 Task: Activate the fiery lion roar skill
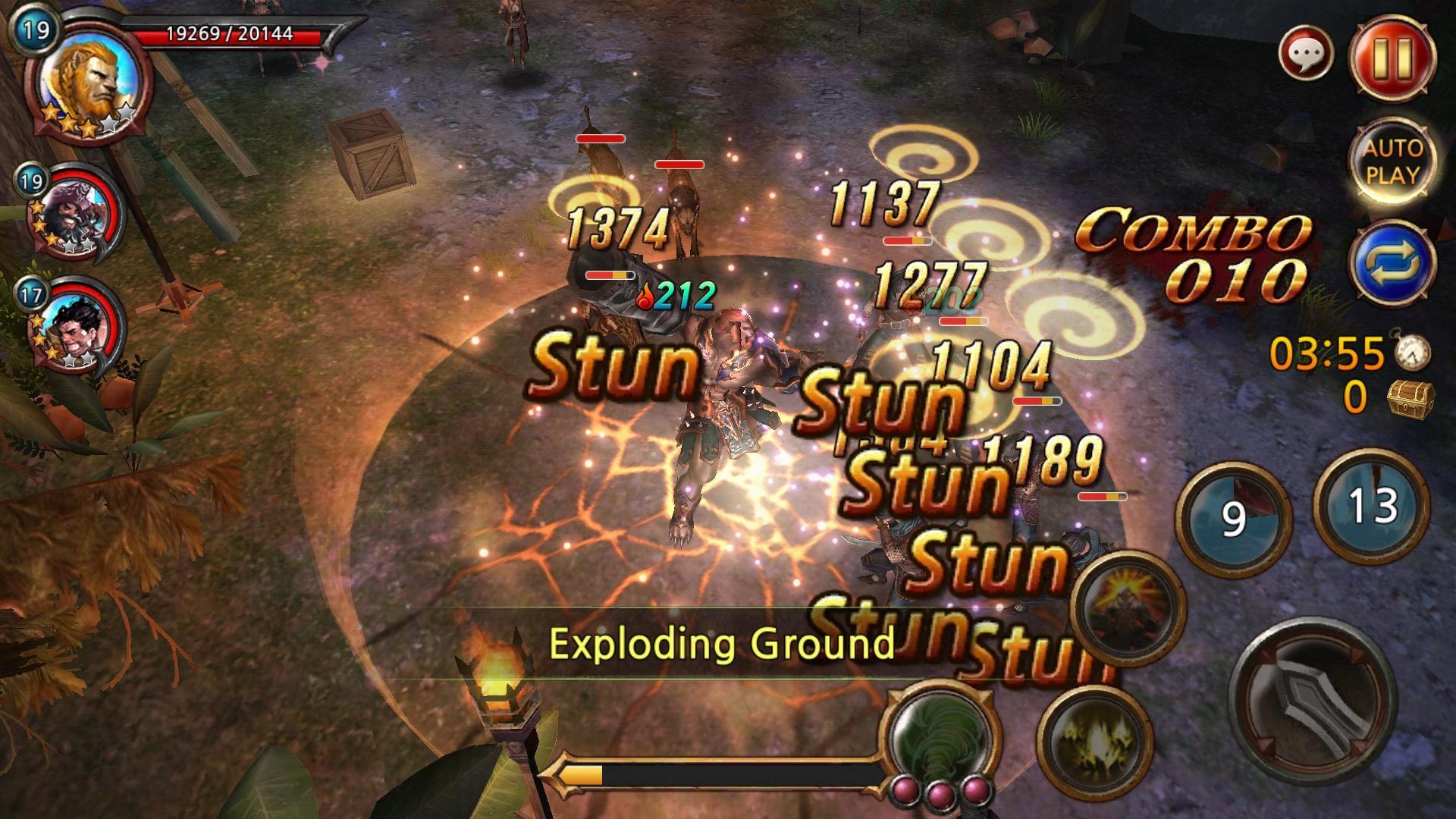pyautogui.click(x=1129, y=607)
